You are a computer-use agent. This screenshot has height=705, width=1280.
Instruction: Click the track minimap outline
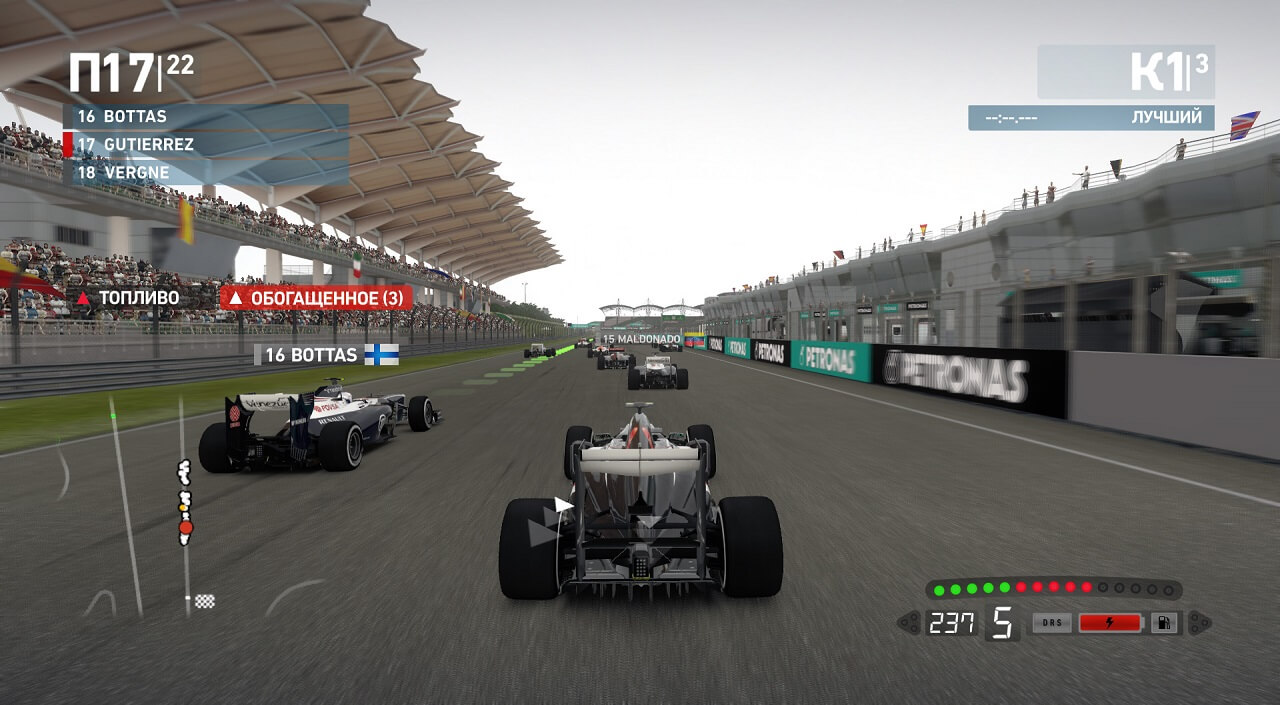183,500
